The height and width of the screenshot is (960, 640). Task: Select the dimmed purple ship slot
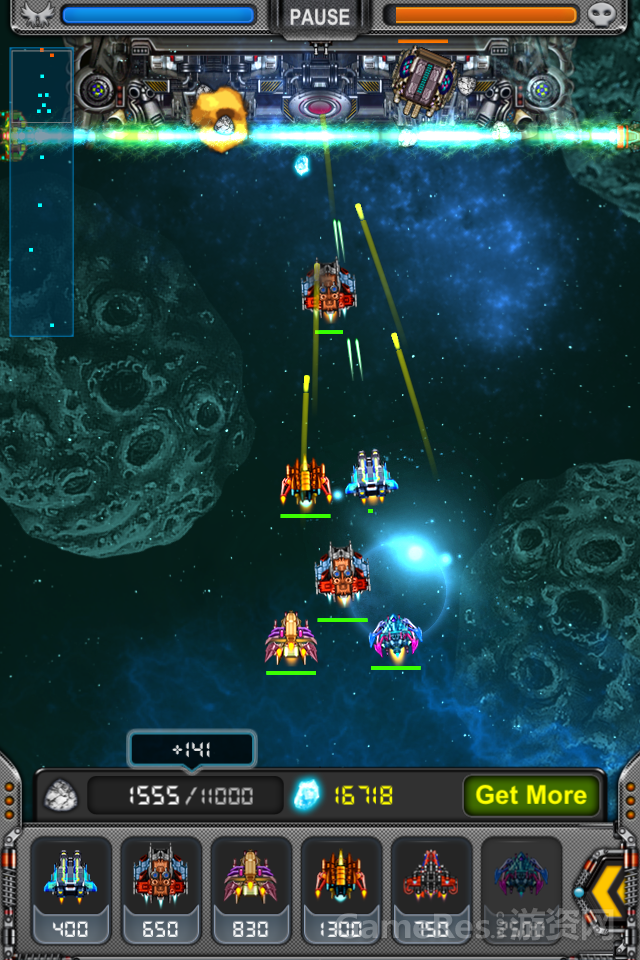tap(520, 888)
